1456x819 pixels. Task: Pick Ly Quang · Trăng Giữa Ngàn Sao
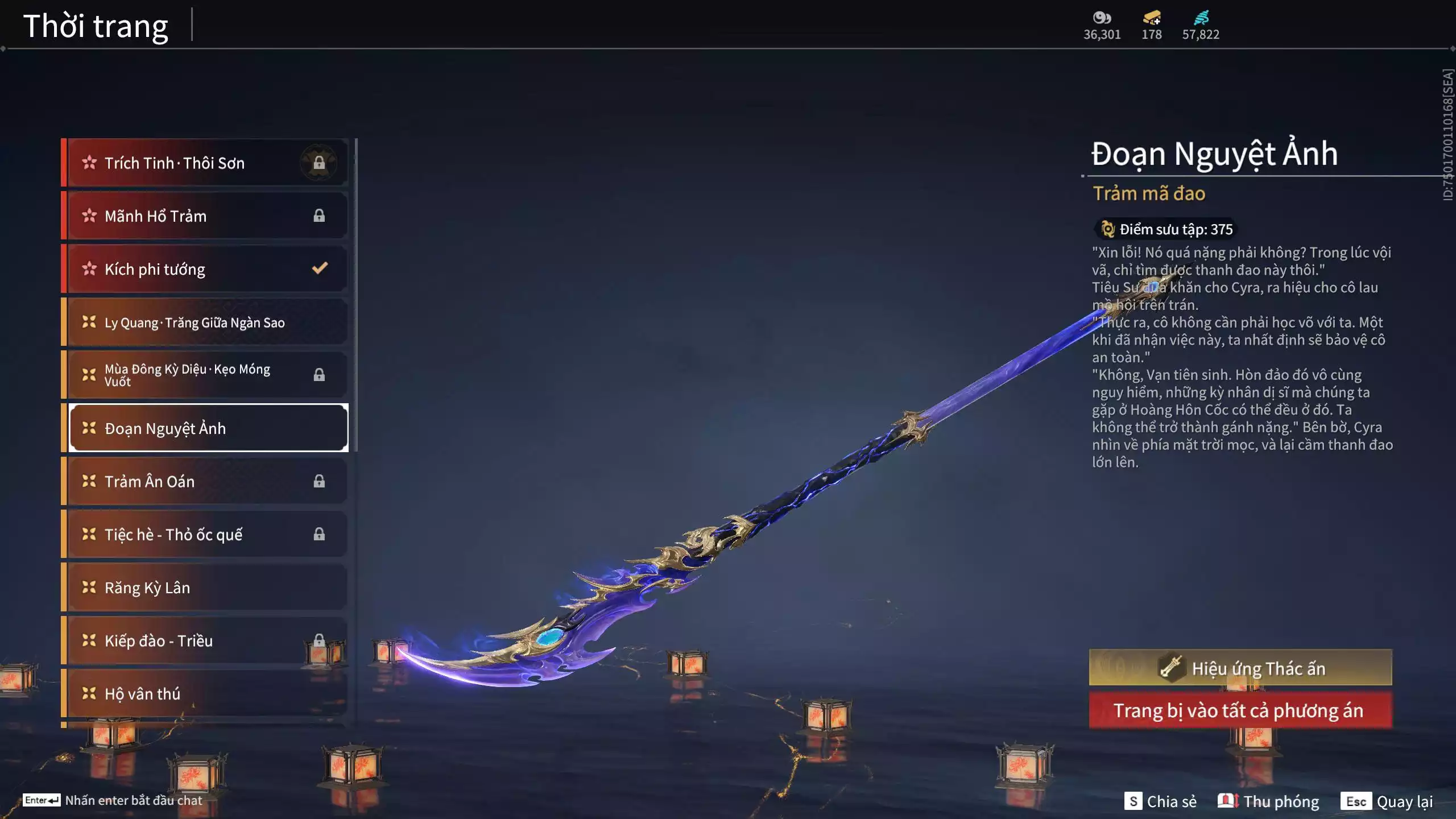[x=205, y=322]
